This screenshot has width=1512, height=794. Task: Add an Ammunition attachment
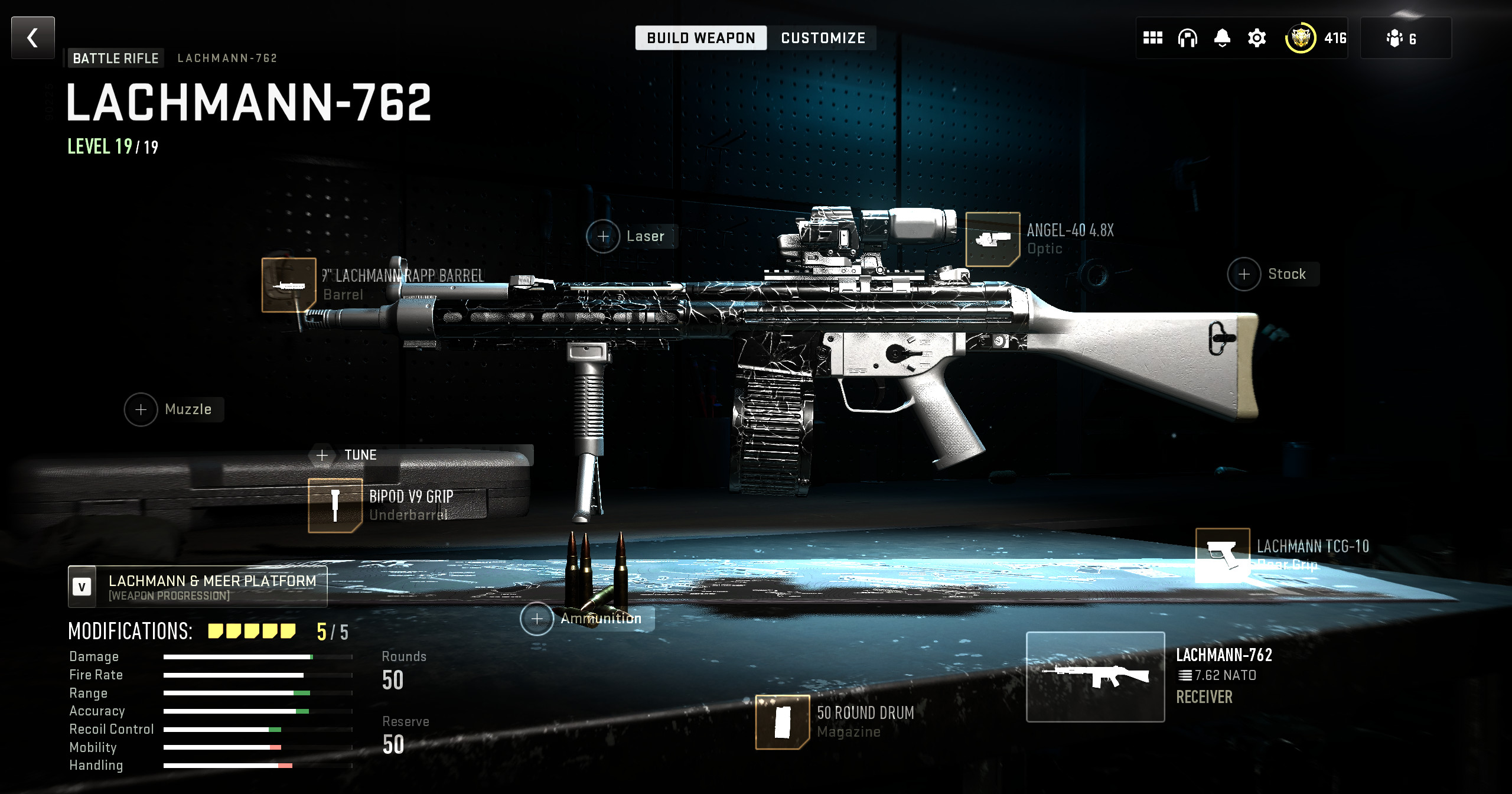pos(537,619)
